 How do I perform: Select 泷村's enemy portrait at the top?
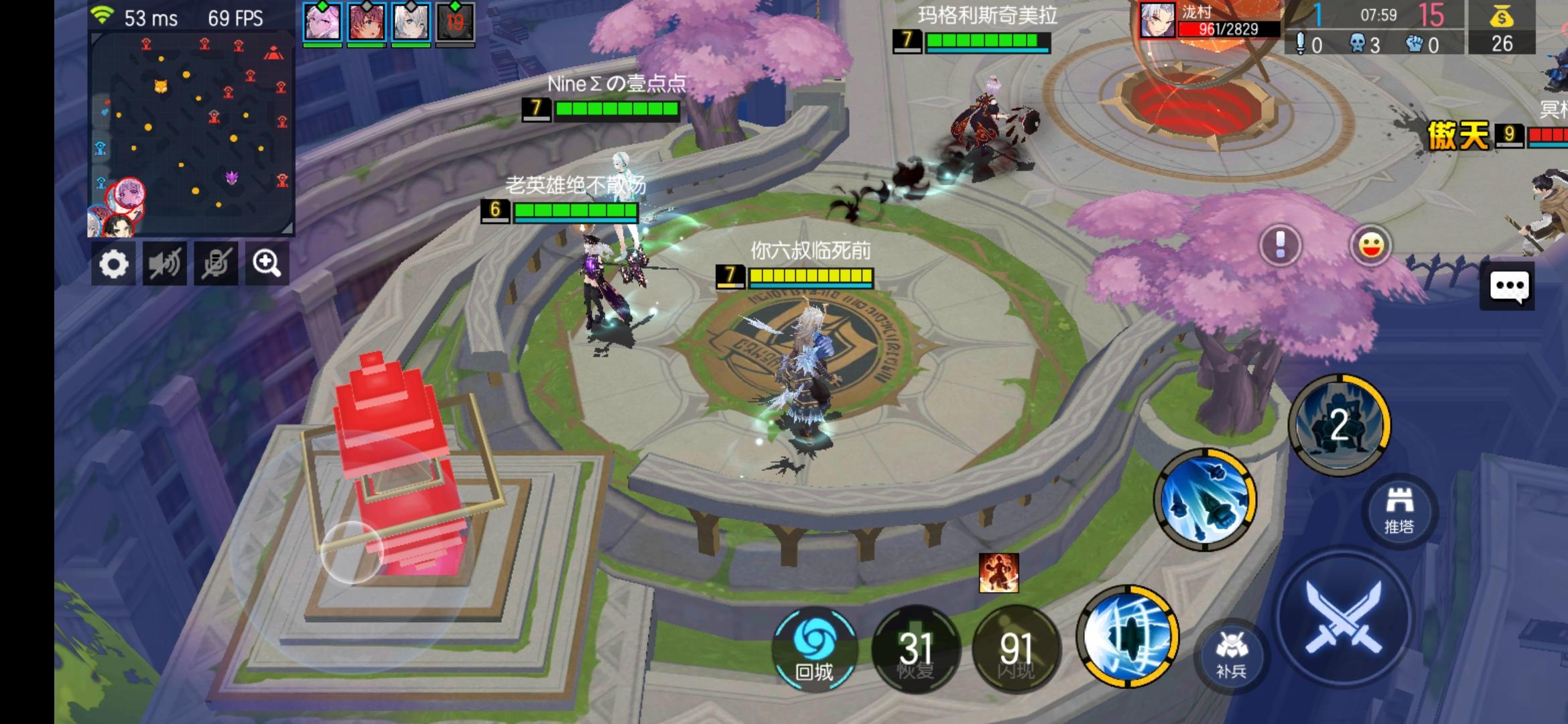(1157, 20)
